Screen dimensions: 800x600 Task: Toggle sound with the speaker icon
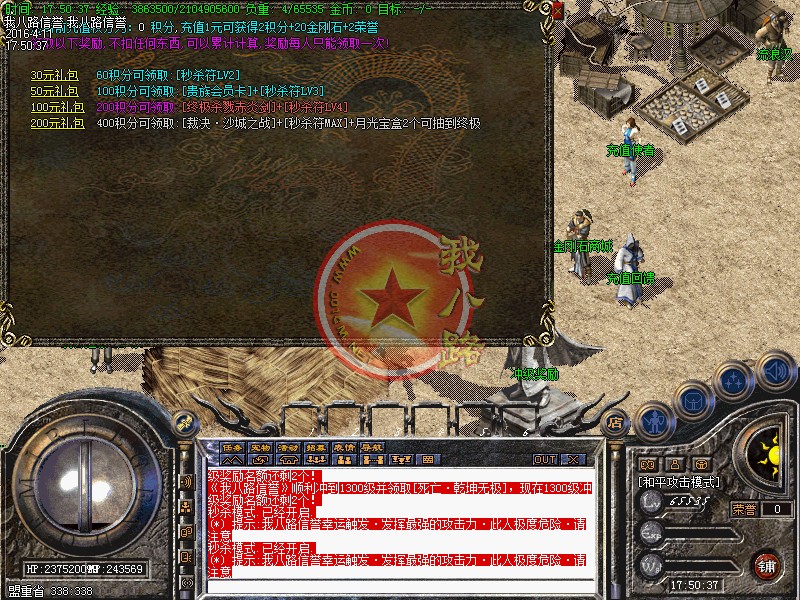[x=775, y=370]
